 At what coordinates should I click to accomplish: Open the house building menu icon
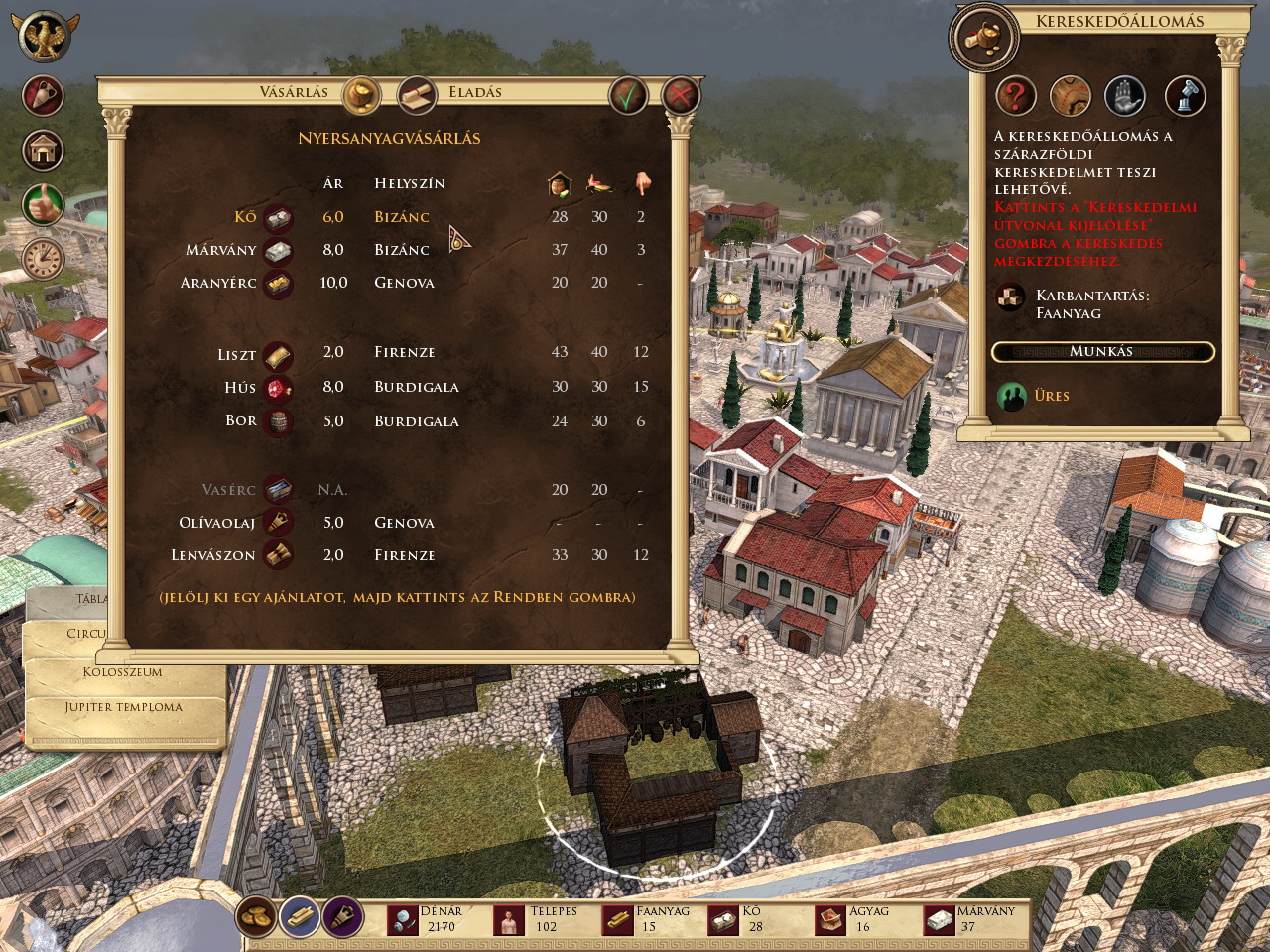pos(43,151)
